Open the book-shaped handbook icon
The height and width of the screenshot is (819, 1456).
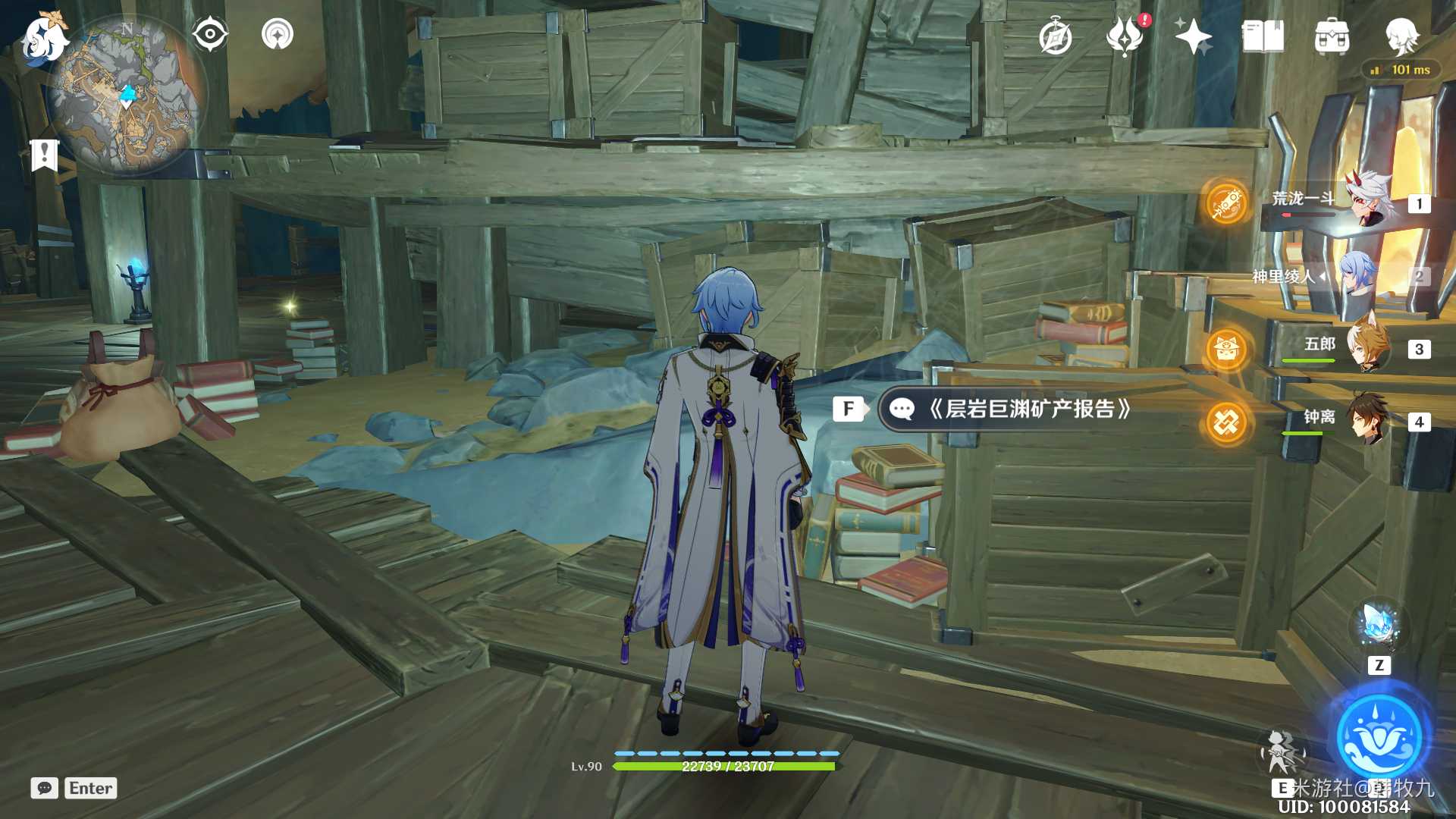[x=1263, y=36]
